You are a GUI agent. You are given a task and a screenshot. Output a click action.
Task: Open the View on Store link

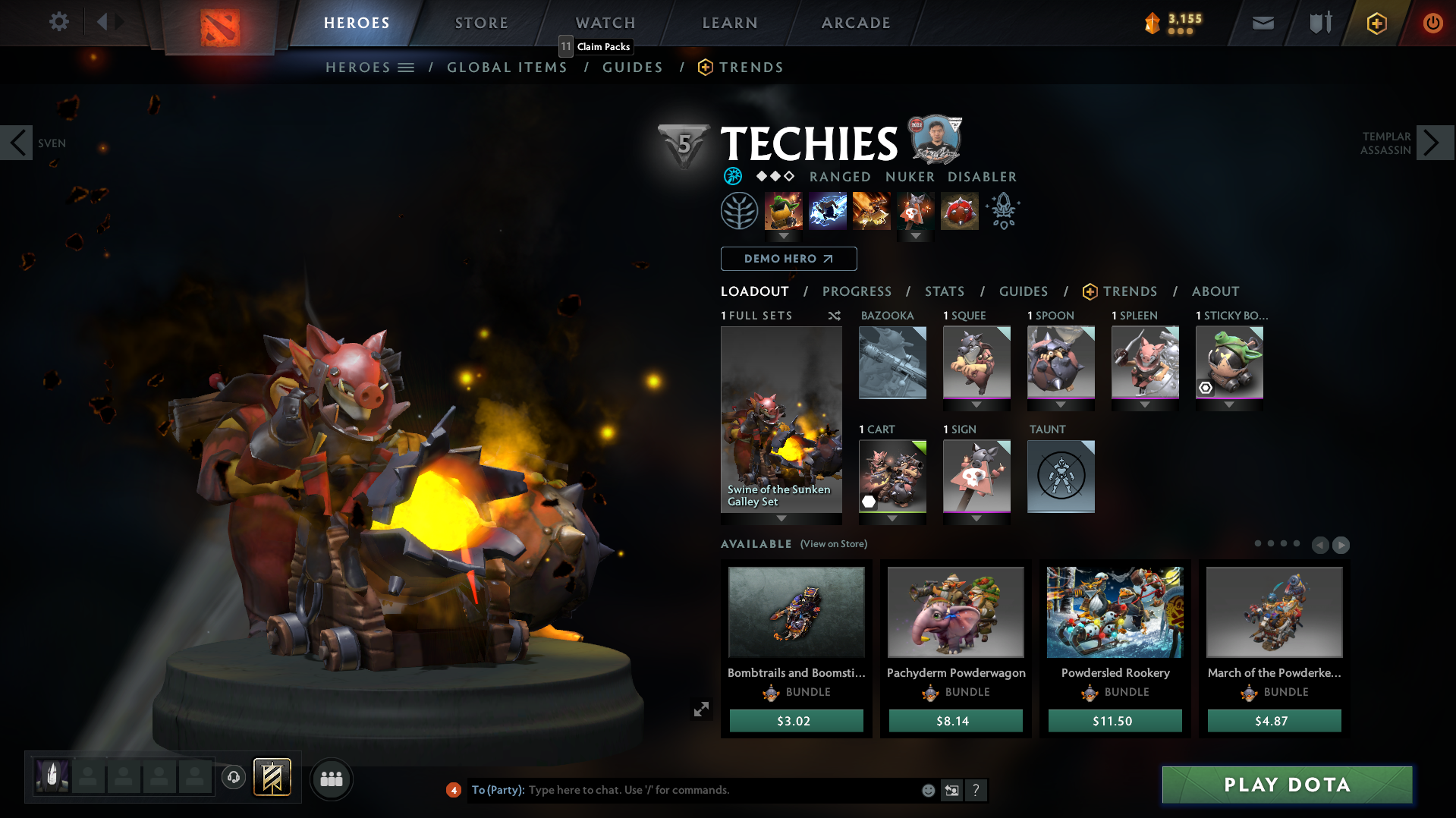tap(832, 544)
